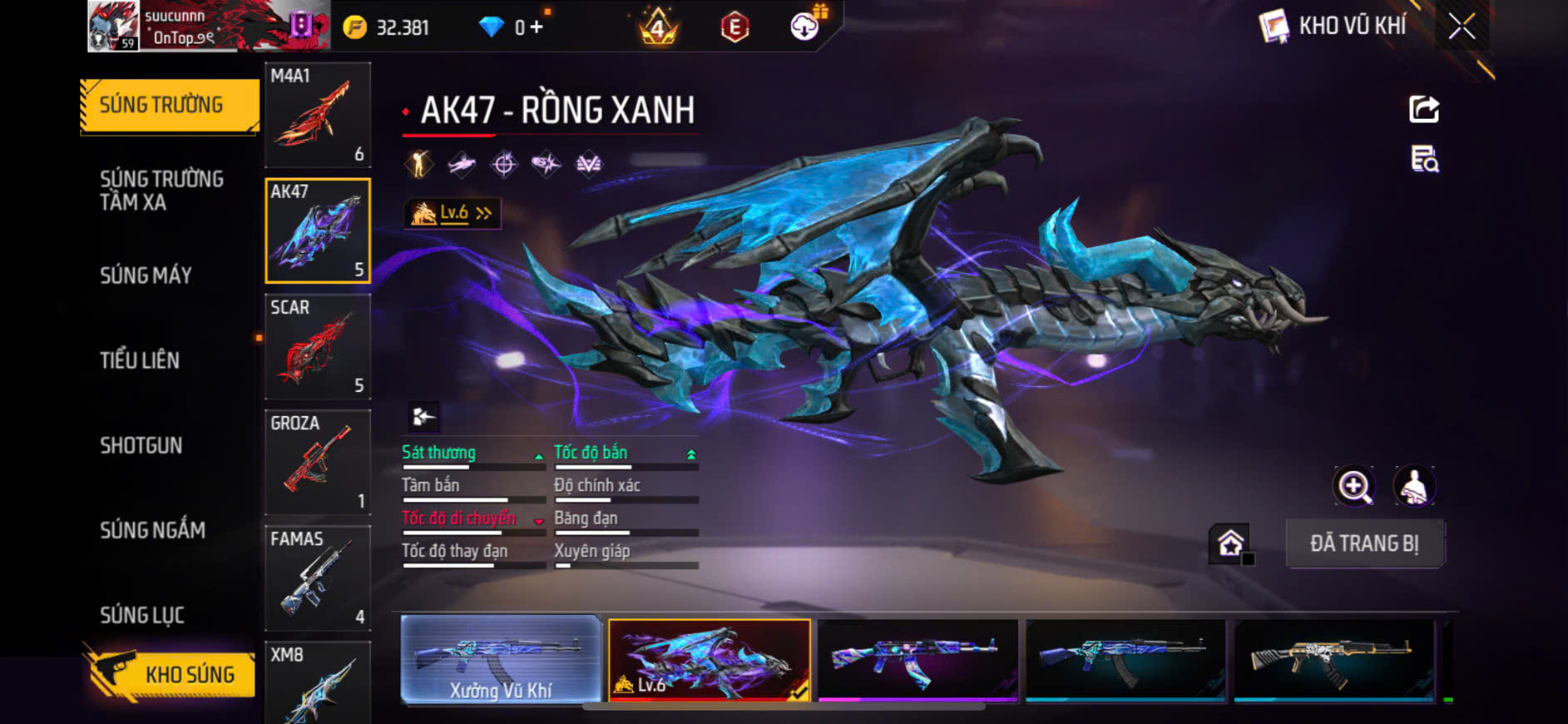Open the Súng Máy category
The image size is (1568, 724).
pyautogui.click(x=146, y=275)
